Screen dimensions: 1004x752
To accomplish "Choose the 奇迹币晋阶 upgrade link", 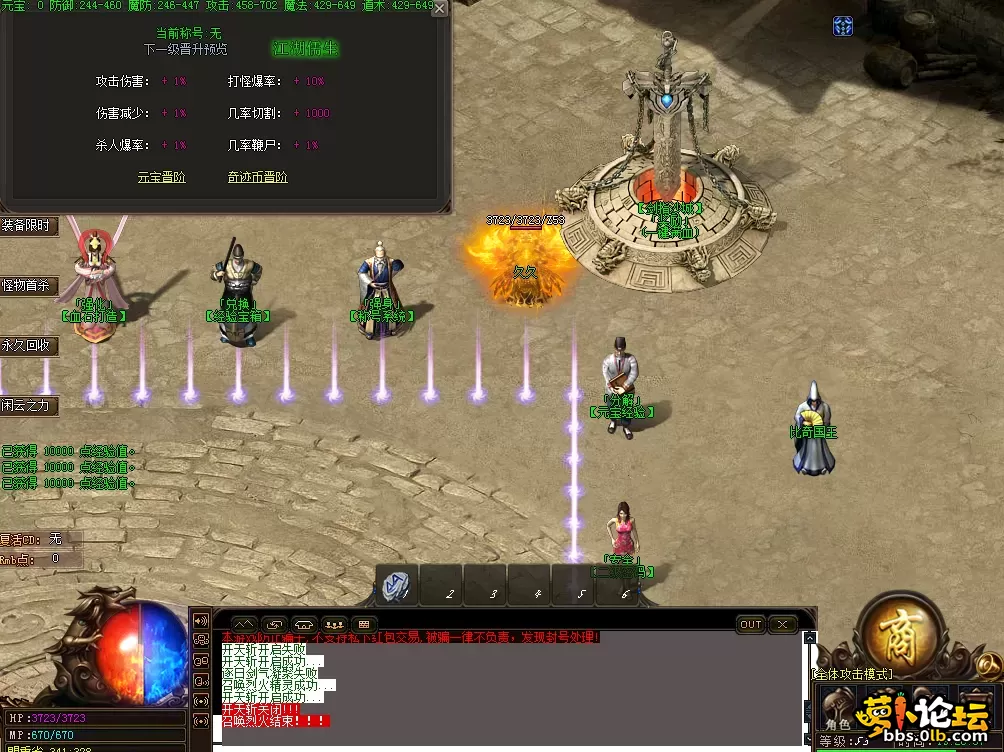I will (x=257, y=177).
